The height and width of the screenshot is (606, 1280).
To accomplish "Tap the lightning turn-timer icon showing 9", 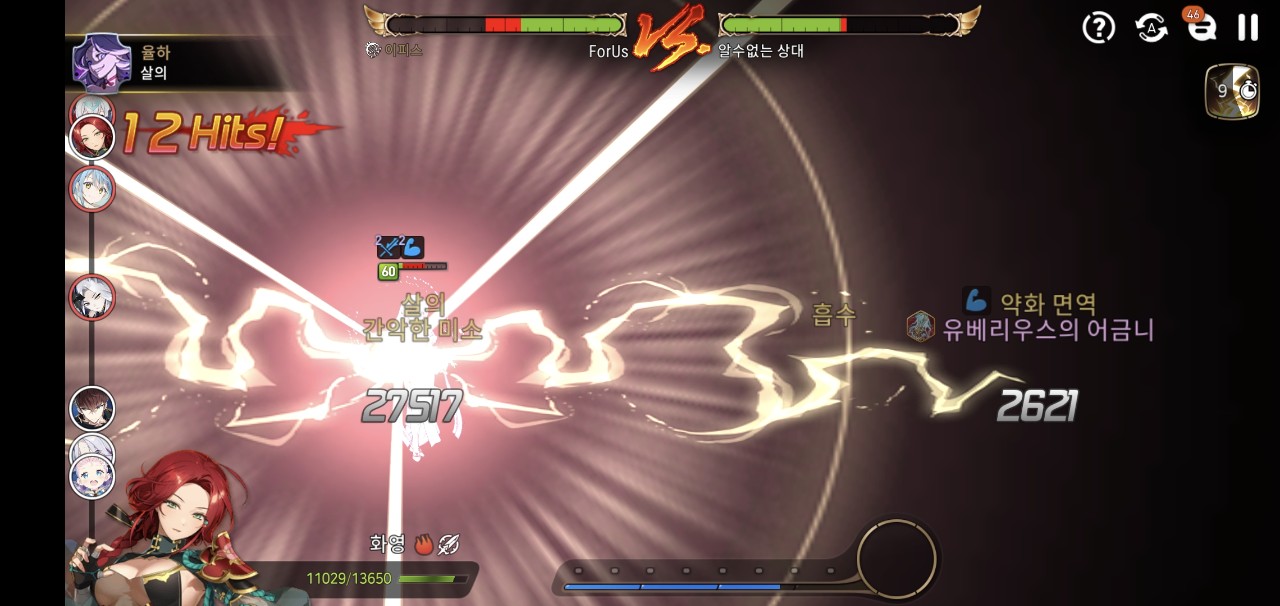I will [1231, 92].
